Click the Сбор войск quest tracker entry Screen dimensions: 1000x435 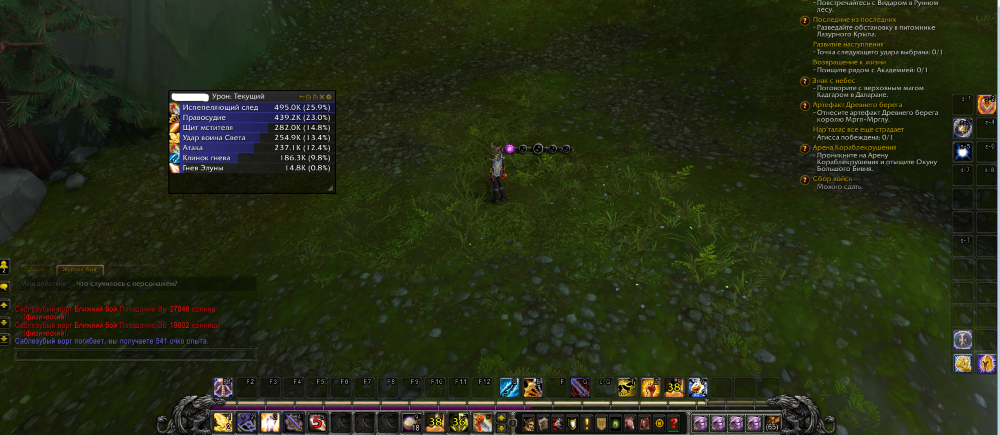tap(835, 178)
